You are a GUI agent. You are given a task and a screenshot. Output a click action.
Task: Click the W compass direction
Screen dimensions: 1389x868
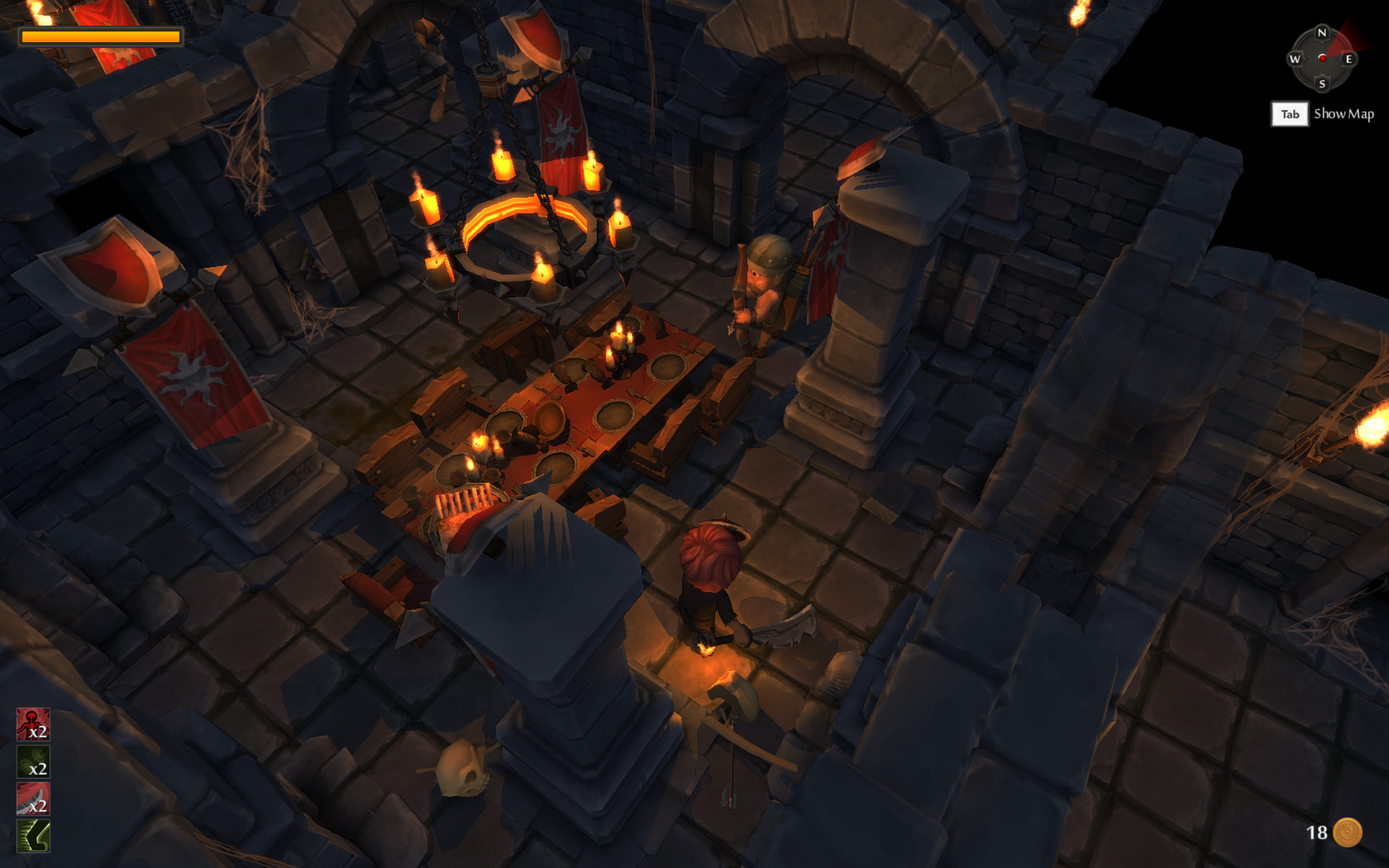point(1296,60)
